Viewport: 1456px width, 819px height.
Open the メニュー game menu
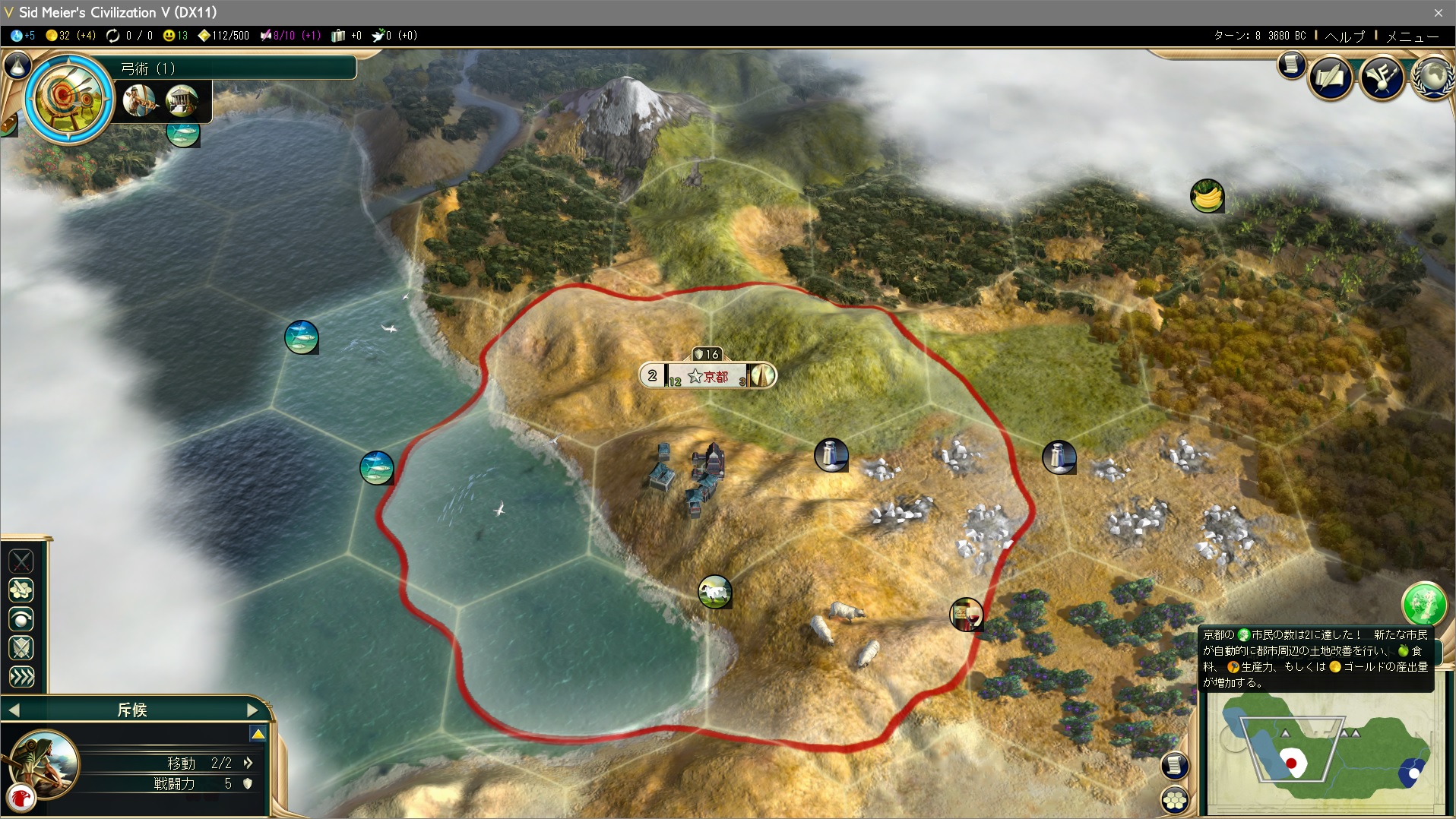[x=1412, y=36]
